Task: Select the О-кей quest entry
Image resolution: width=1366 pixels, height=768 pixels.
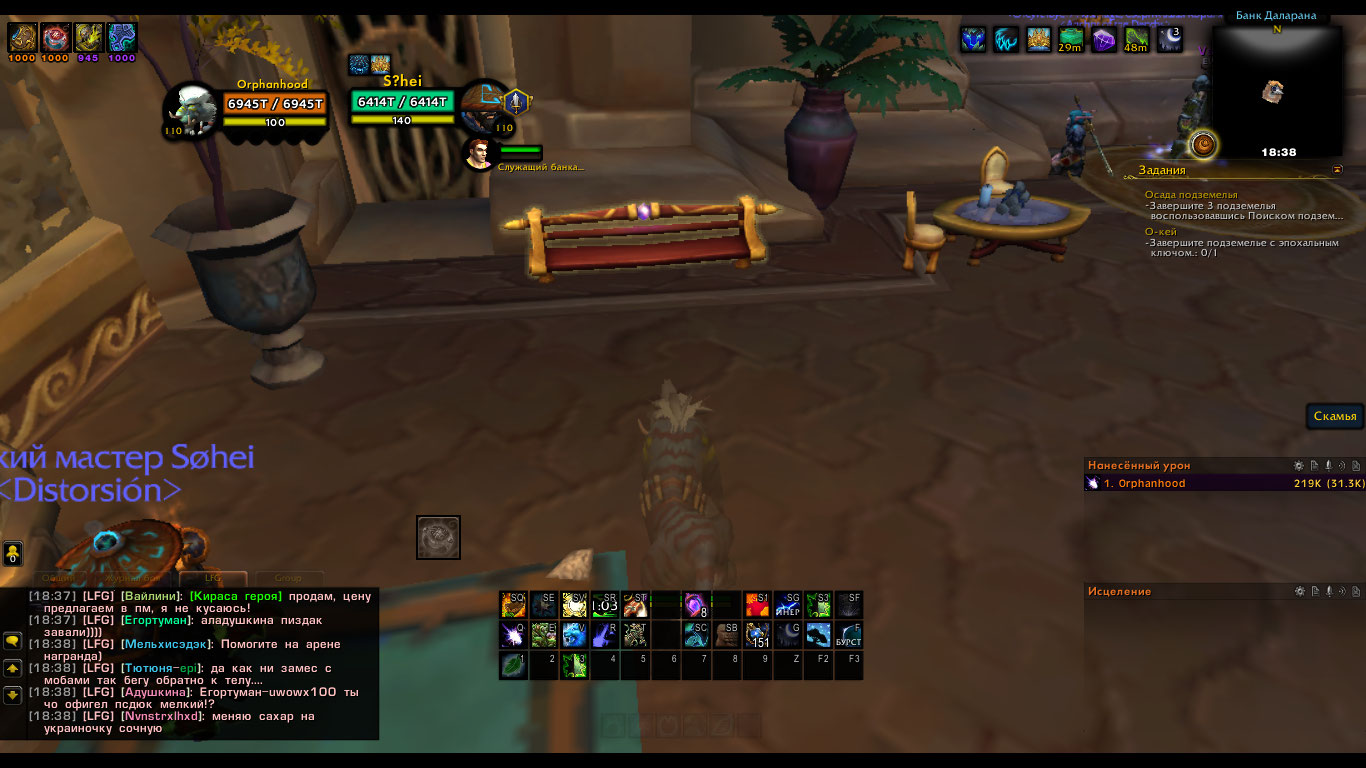Action: pos(1160,232)
